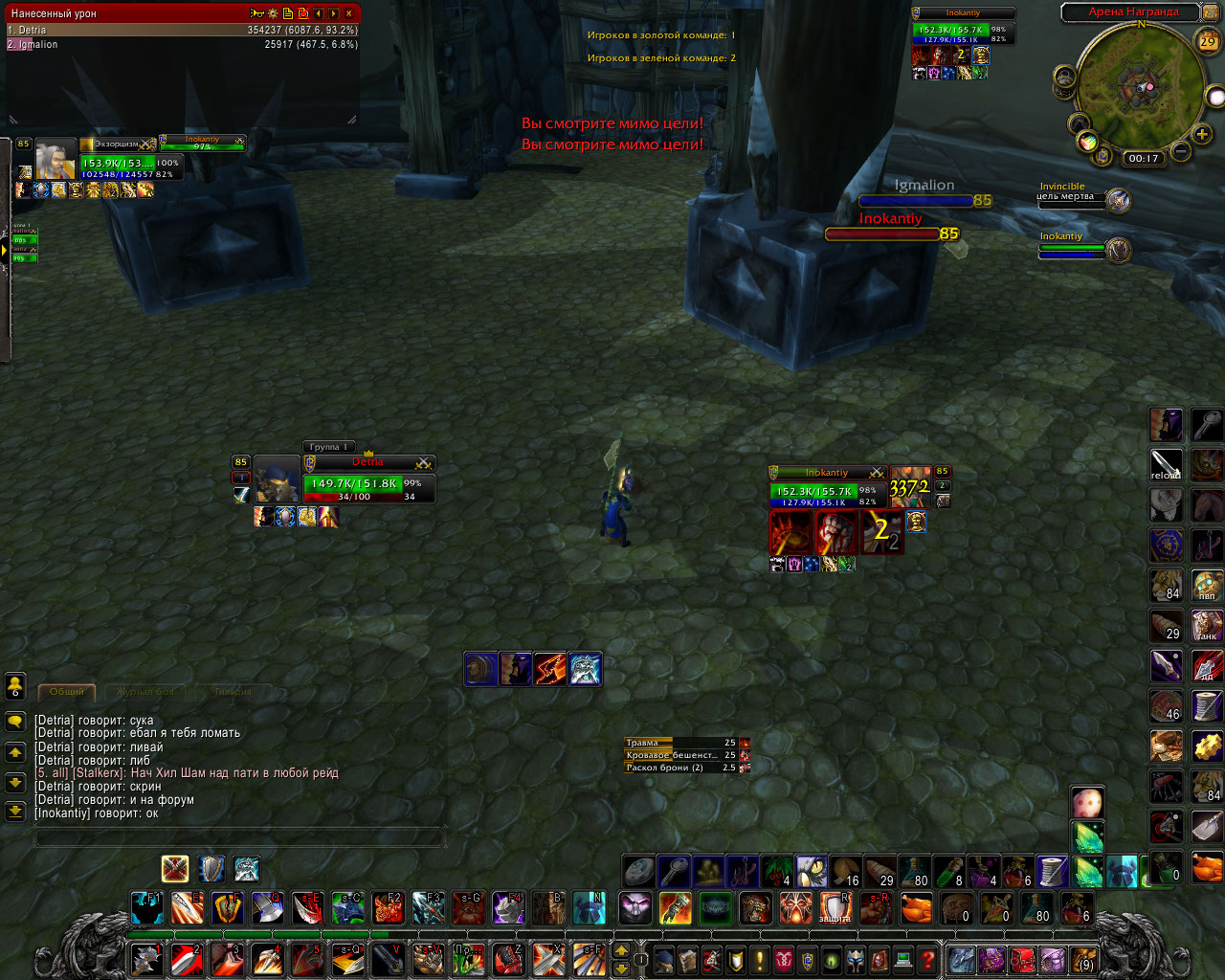Open the chat menu speech bubble button
This screenshot has height=980, width=1225.
15,721
